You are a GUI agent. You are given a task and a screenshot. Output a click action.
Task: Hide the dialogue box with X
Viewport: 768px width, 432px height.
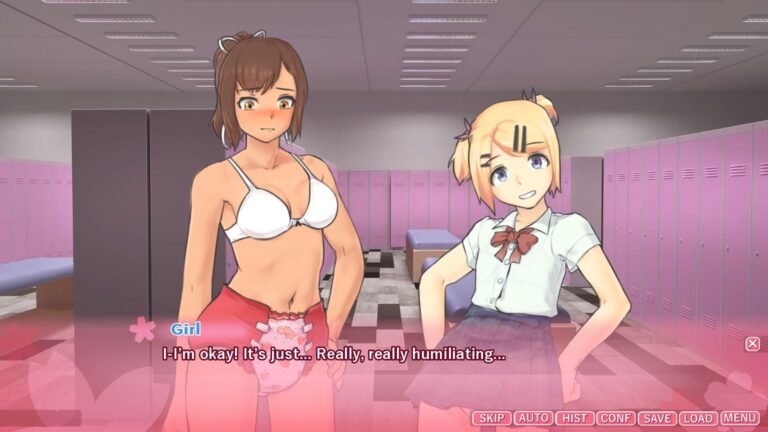click(752, 344)
